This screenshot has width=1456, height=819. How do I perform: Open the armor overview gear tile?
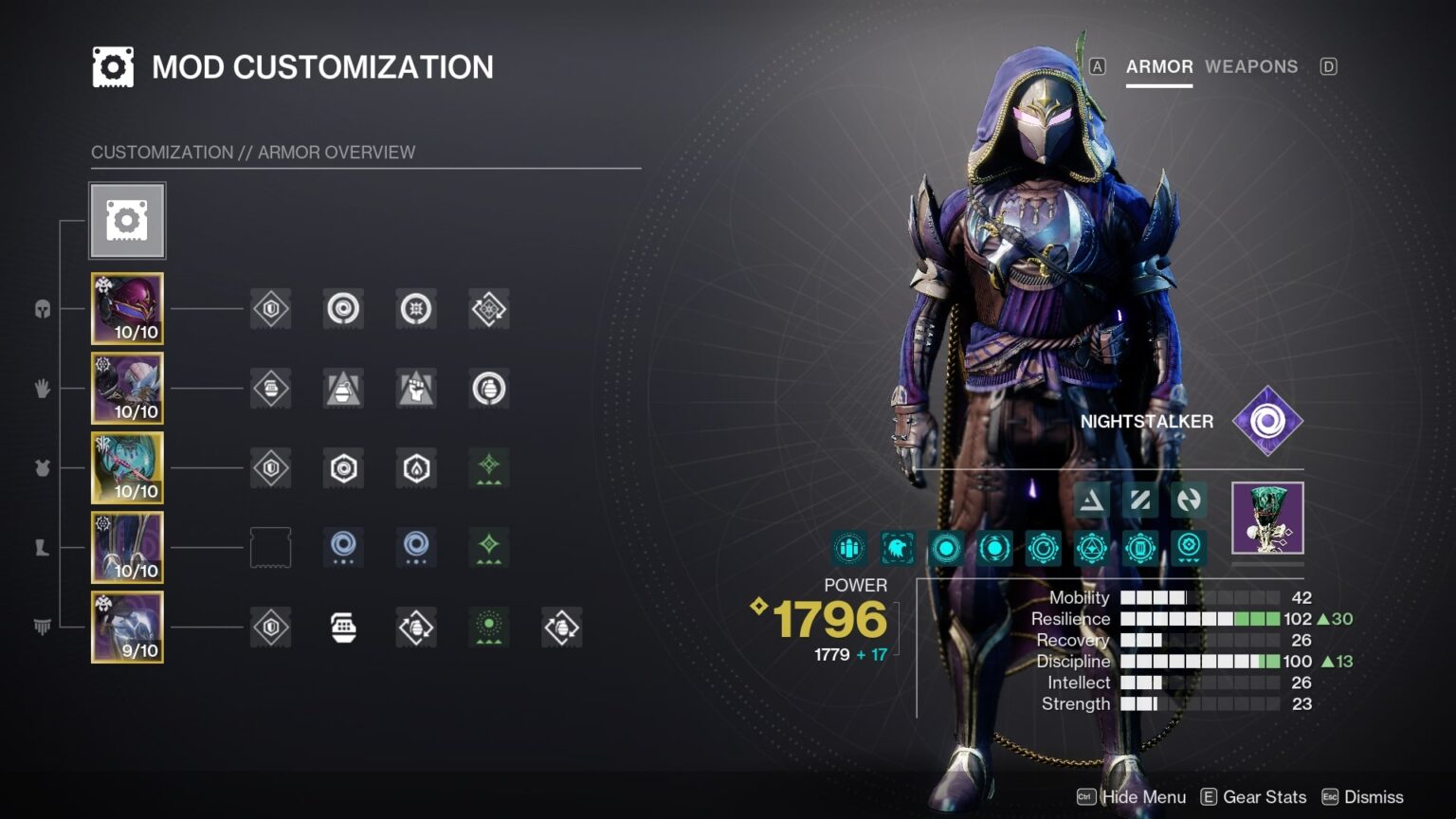click(127, 221)
